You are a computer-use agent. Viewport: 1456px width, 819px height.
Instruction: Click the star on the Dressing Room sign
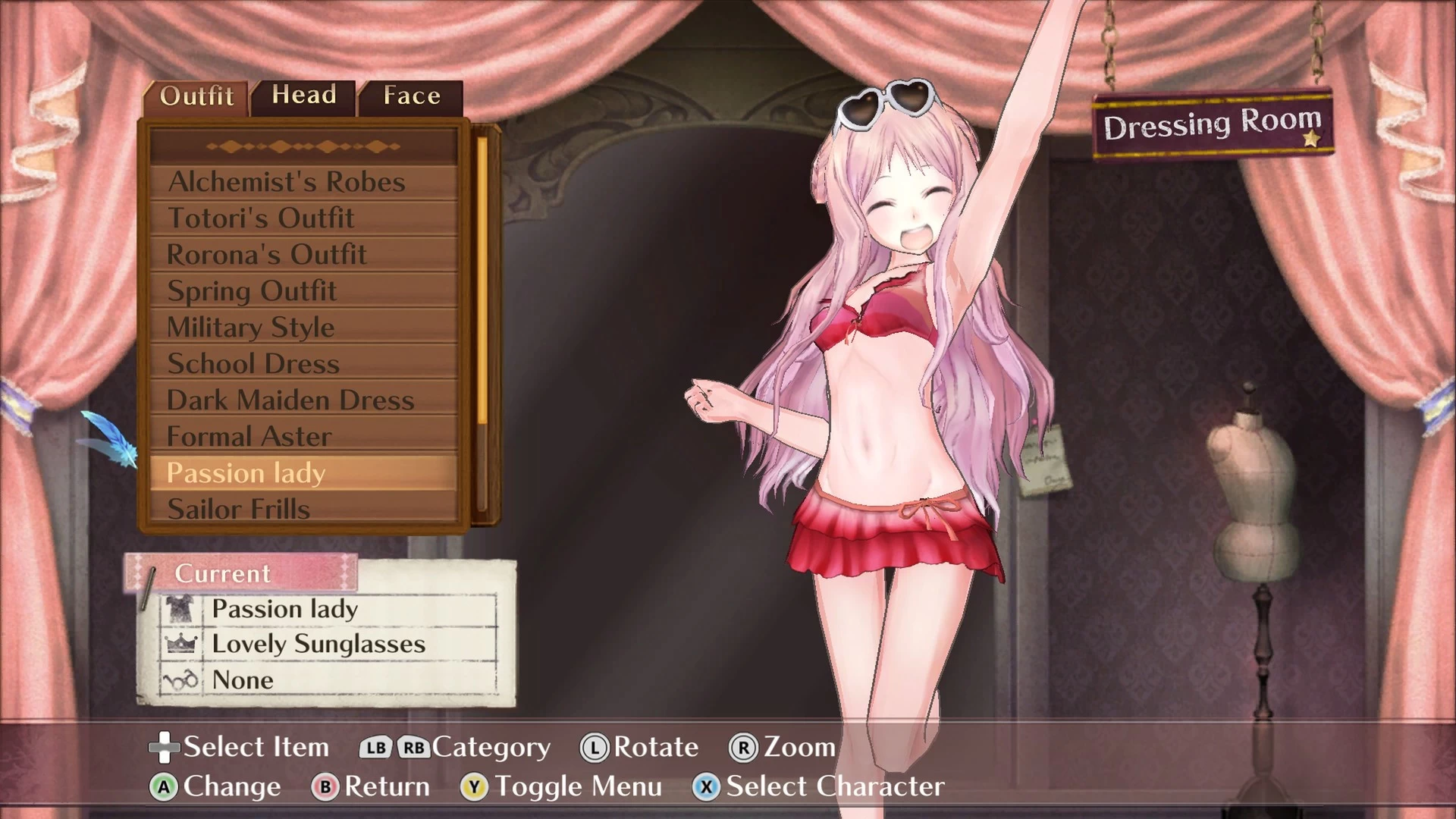pos(1311,139)
